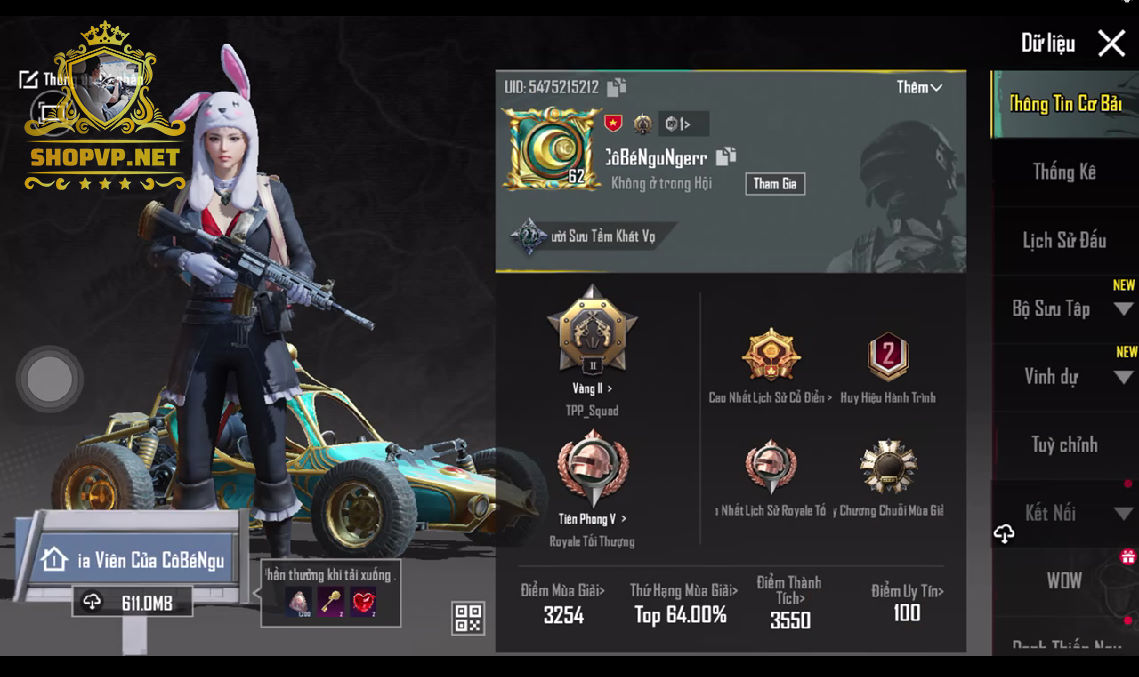Viewport: 1139px width, 677px height.
Task: Open the QR code icon
Action: pyautogui.click(x=468, y=618)
